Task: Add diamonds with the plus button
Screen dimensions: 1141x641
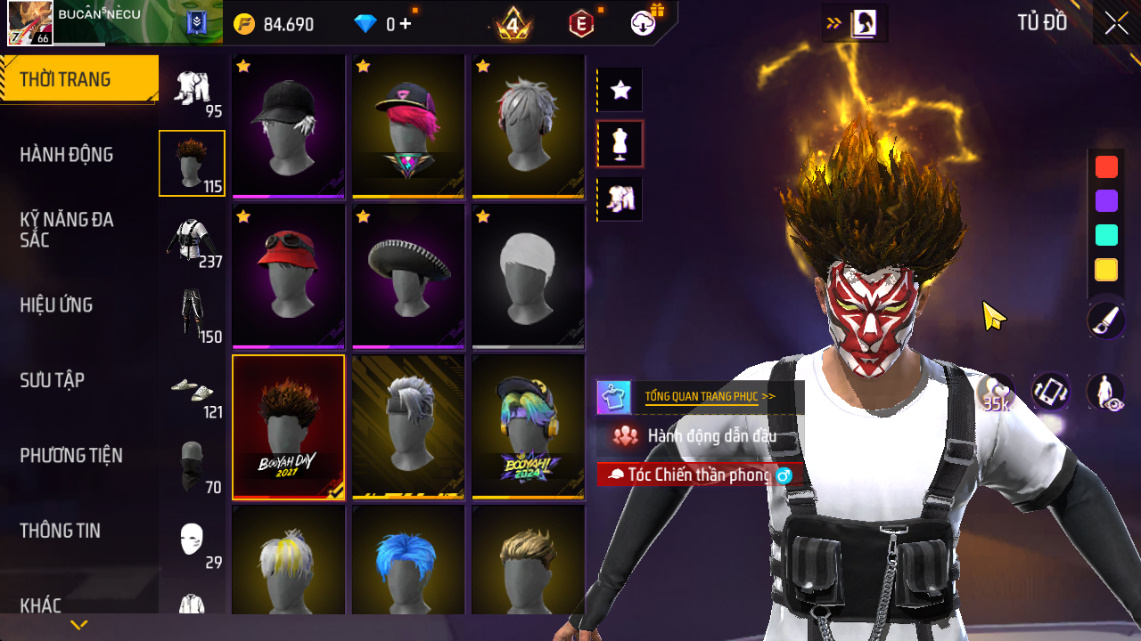Action: [405, 24]
